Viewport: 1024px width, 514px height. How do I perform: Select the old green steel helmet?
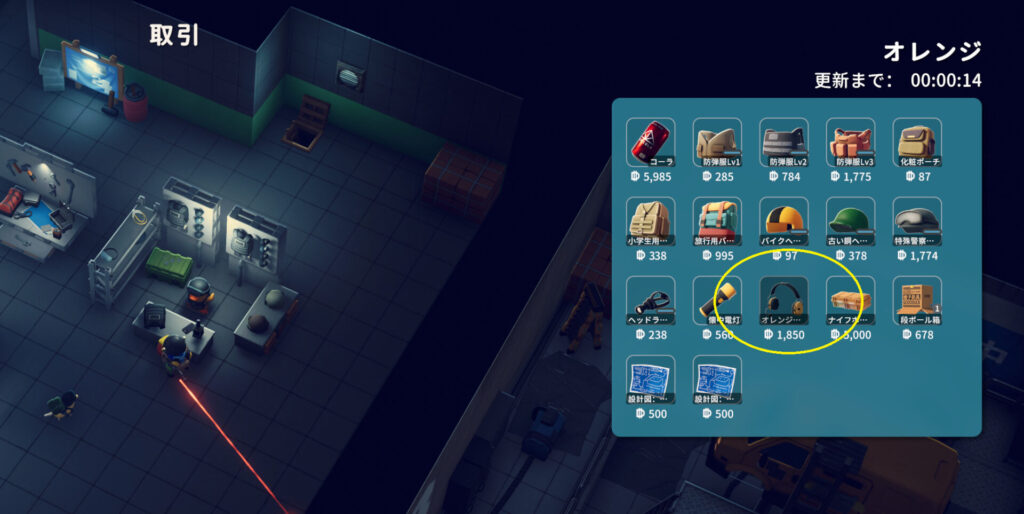coord(850,222)
